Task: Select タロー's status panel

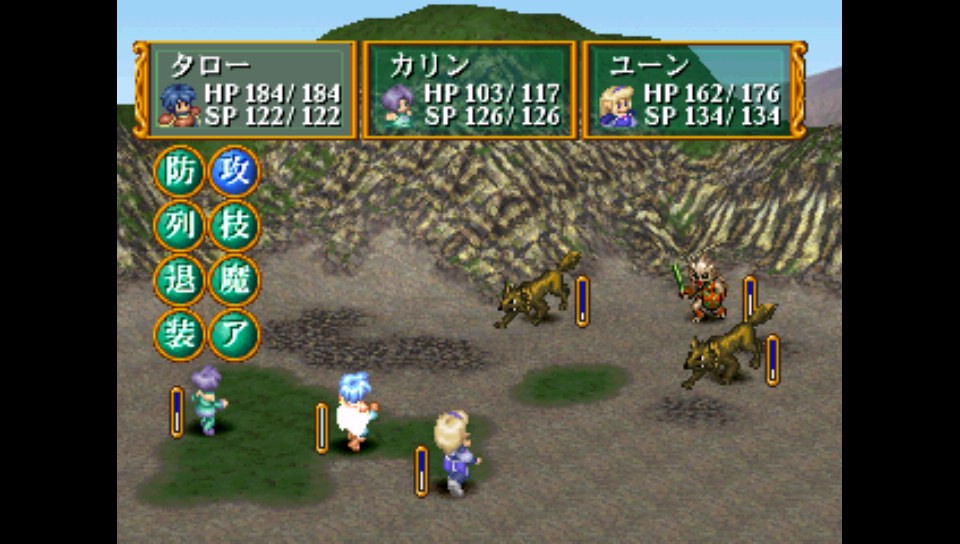Action: coord(246,90)
